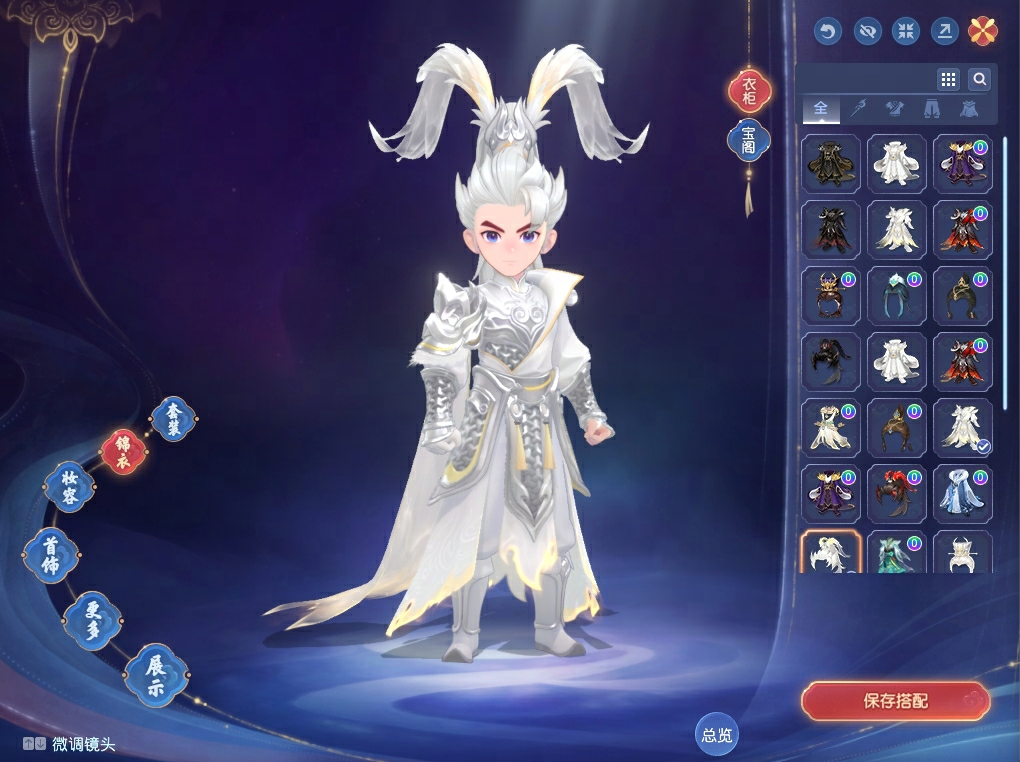
Task: Open the grid view filter button
Action: [948, 79]
